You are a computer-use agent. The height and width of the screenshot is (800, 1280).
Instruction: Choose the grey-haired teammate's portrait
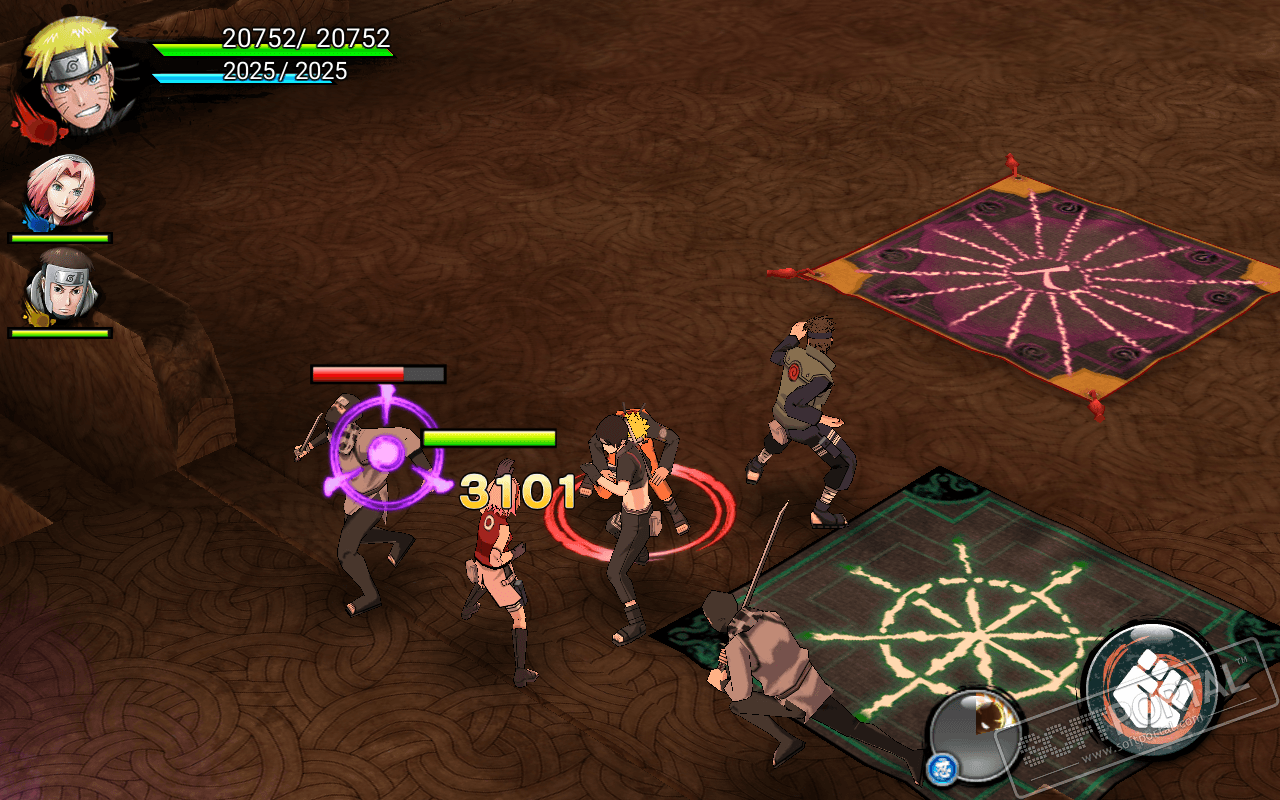tap(62, 287)
